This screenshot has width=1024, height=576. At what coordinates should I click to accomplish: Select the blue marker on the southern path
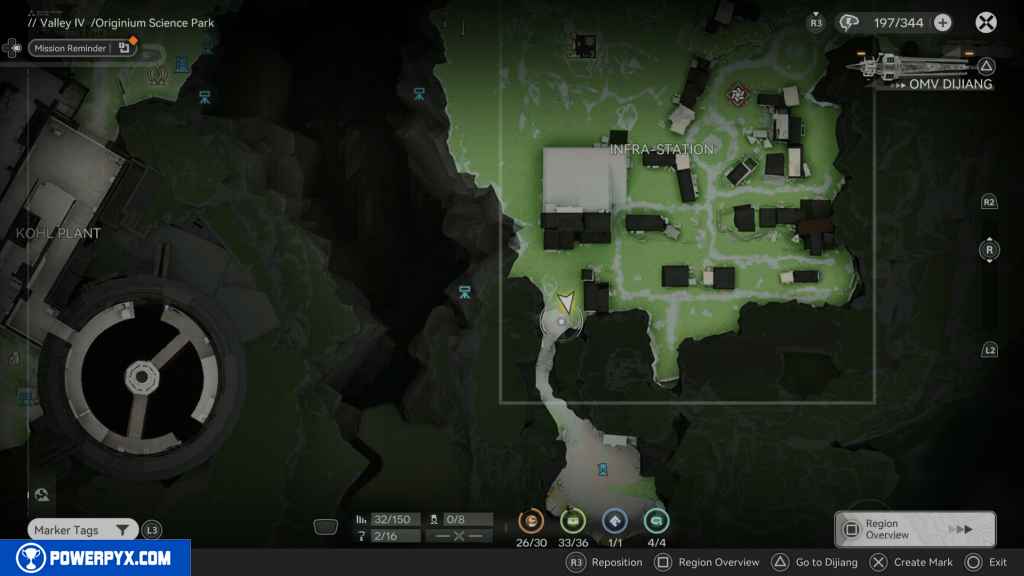(602, 469)
